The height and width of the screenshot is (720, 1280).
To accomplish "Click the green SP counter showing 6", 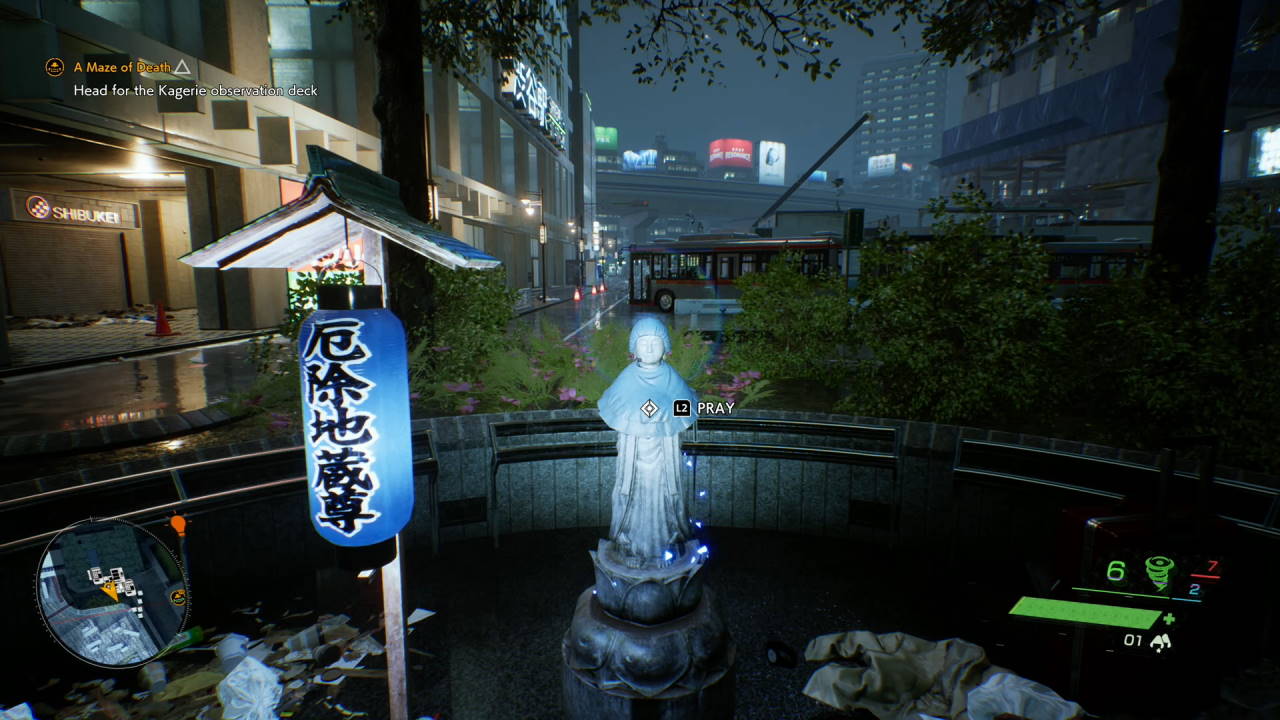I will click(x=1116, y=570).
